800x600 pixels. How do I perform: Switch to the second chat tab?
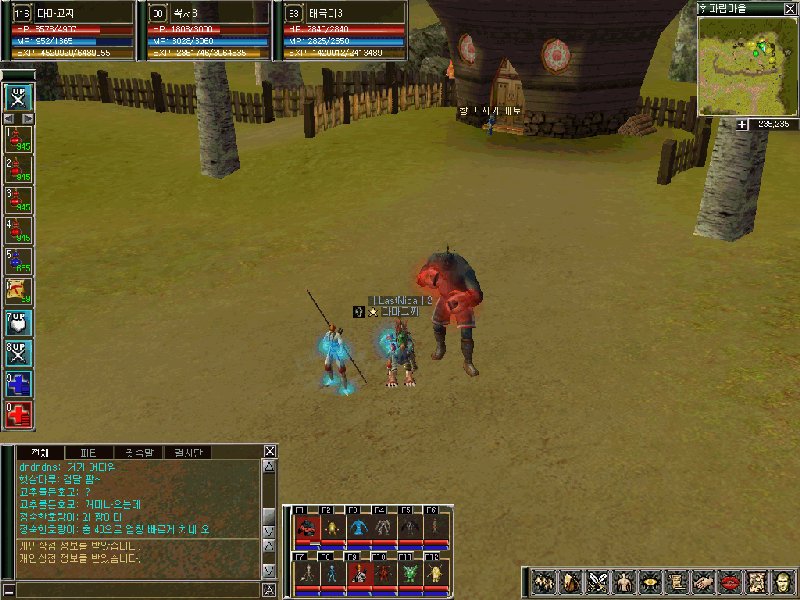[89, 452]
